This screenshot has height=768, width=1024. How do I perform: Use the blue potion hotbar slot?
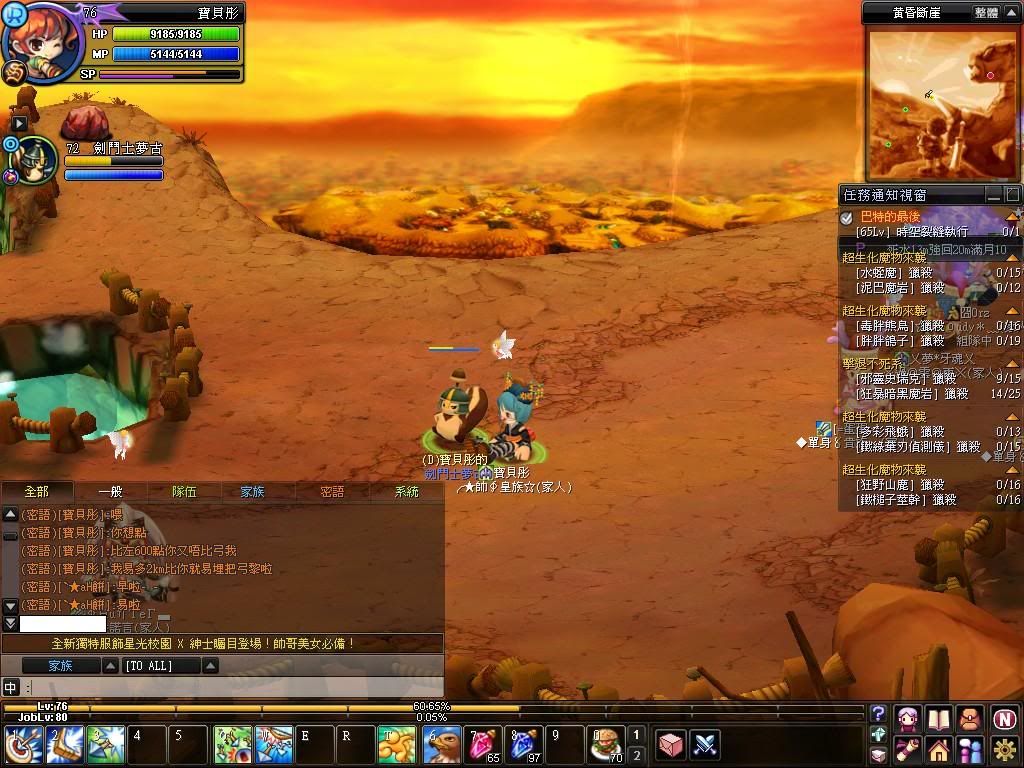[526, 745]
